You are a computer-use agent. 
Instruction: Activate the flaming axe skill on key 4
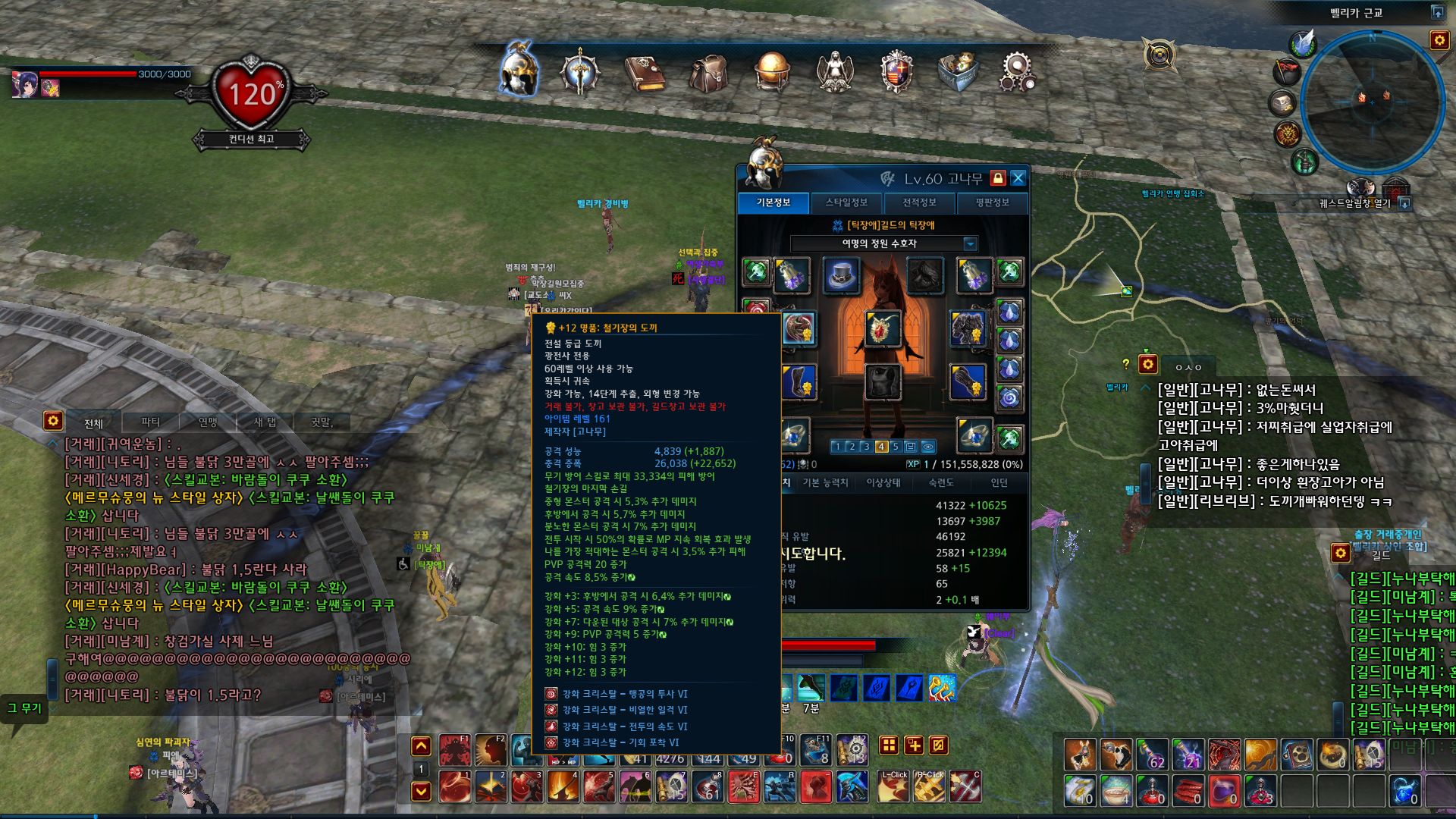[x=563, y=787]
